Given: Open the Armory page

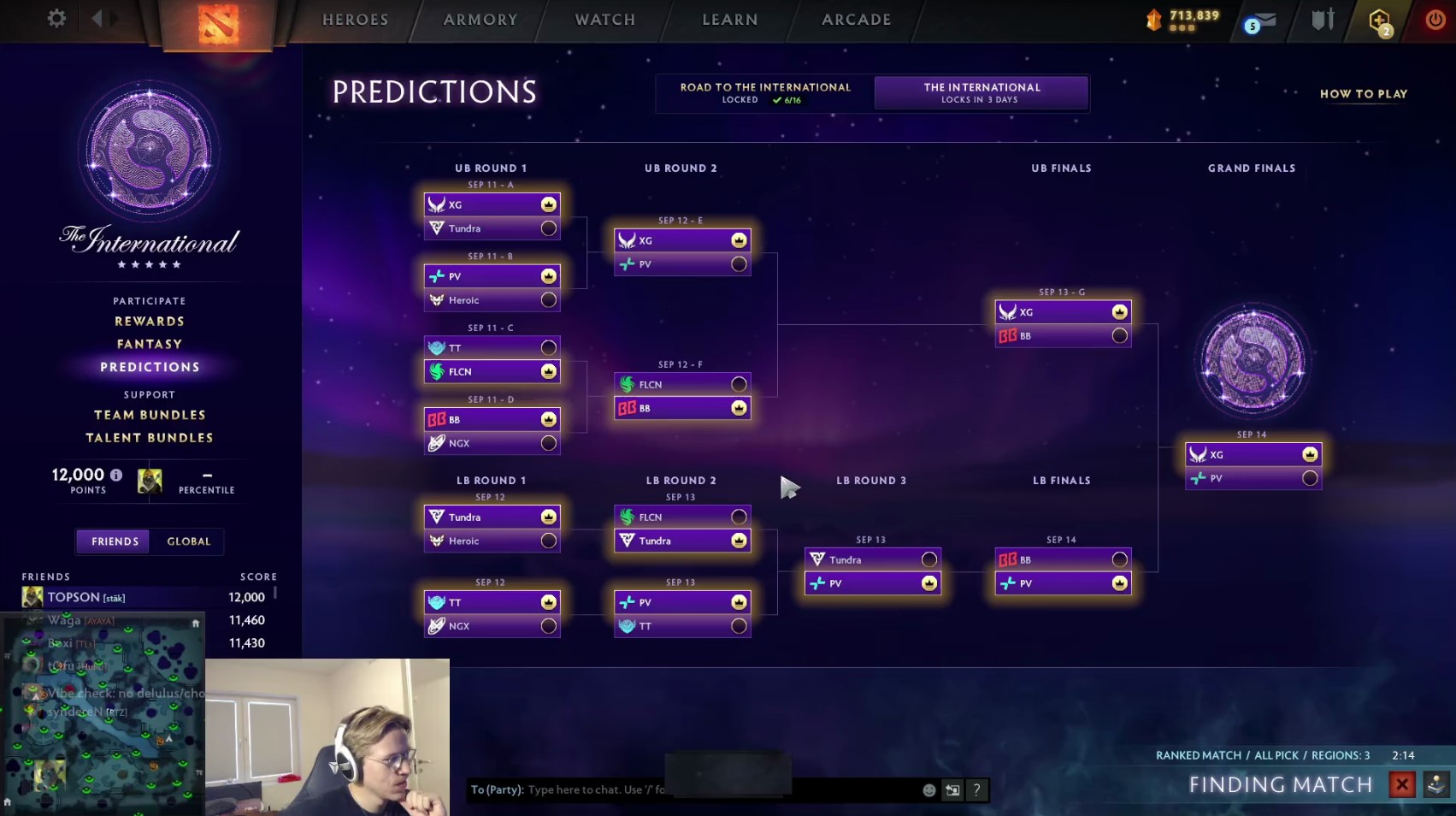Looking at the screenshot, I should [x=480, y=20].
